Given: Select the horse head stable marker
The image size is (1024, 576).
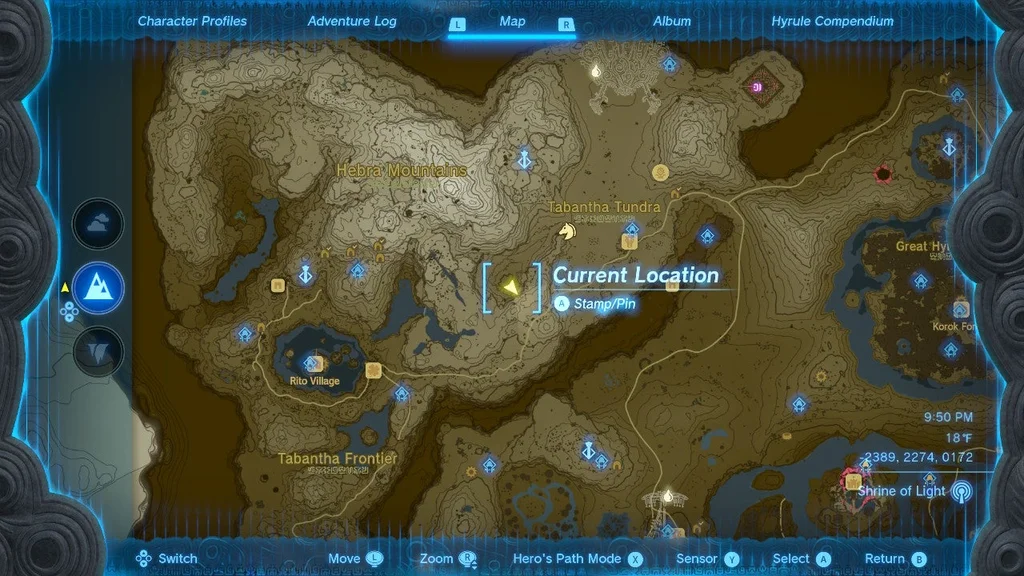Looking at the screenshot, I should tap(567, 232).
